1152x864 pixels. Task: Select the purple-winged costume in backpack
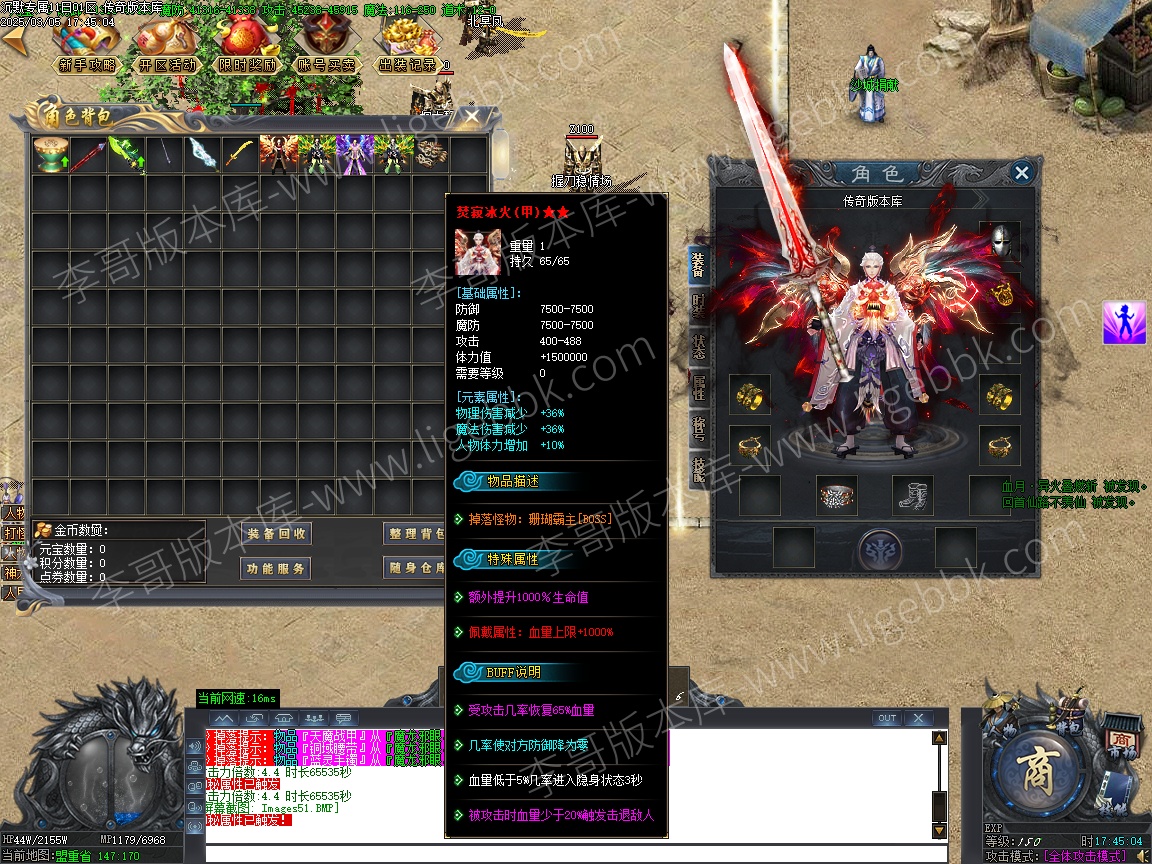click(x=355, y=155)
